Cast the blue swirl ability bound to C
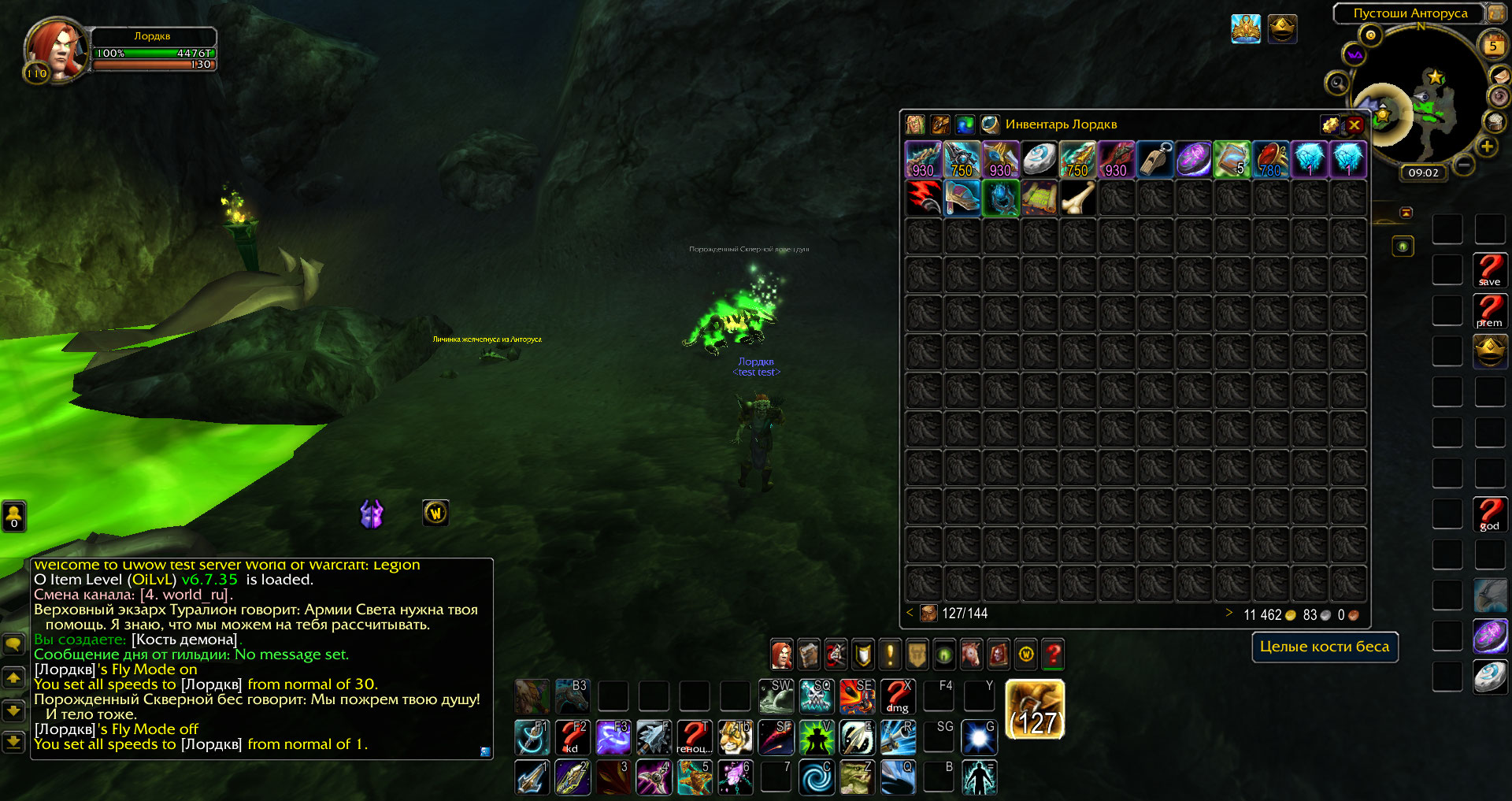The image size is (1512, 801). point(816,777)
